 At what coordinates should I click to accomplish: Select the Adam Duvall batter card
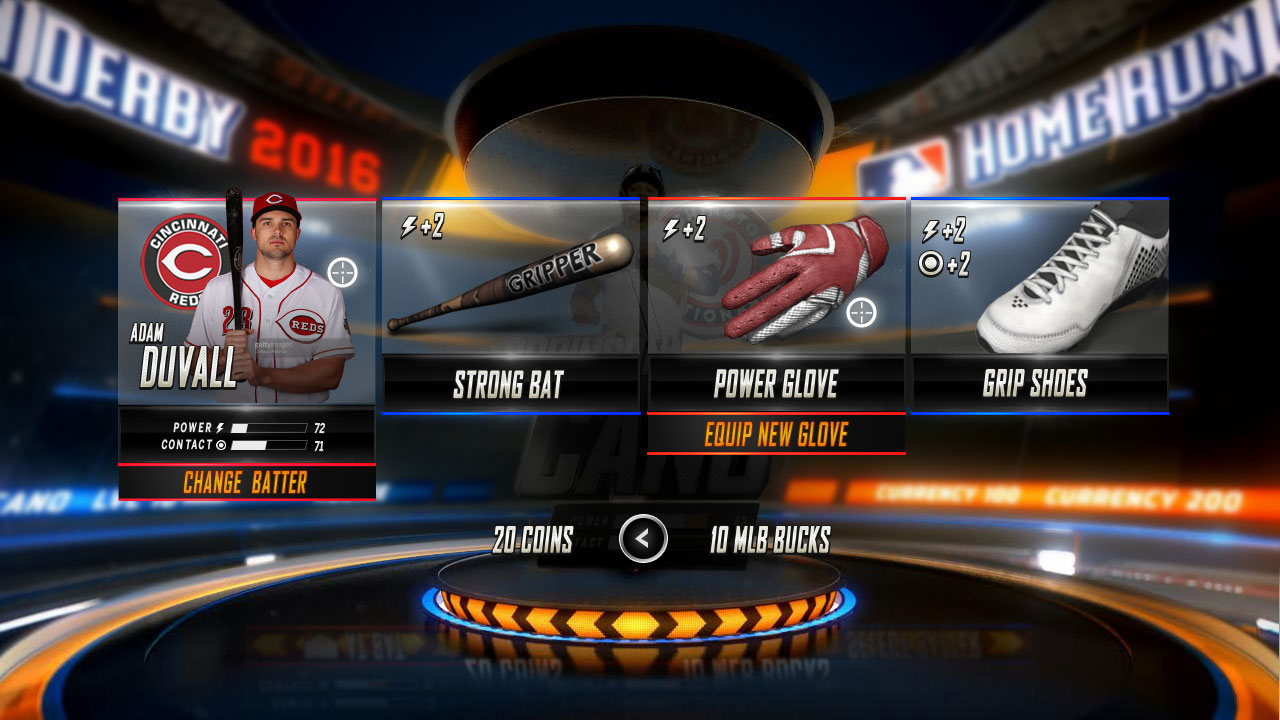[247, 300]
